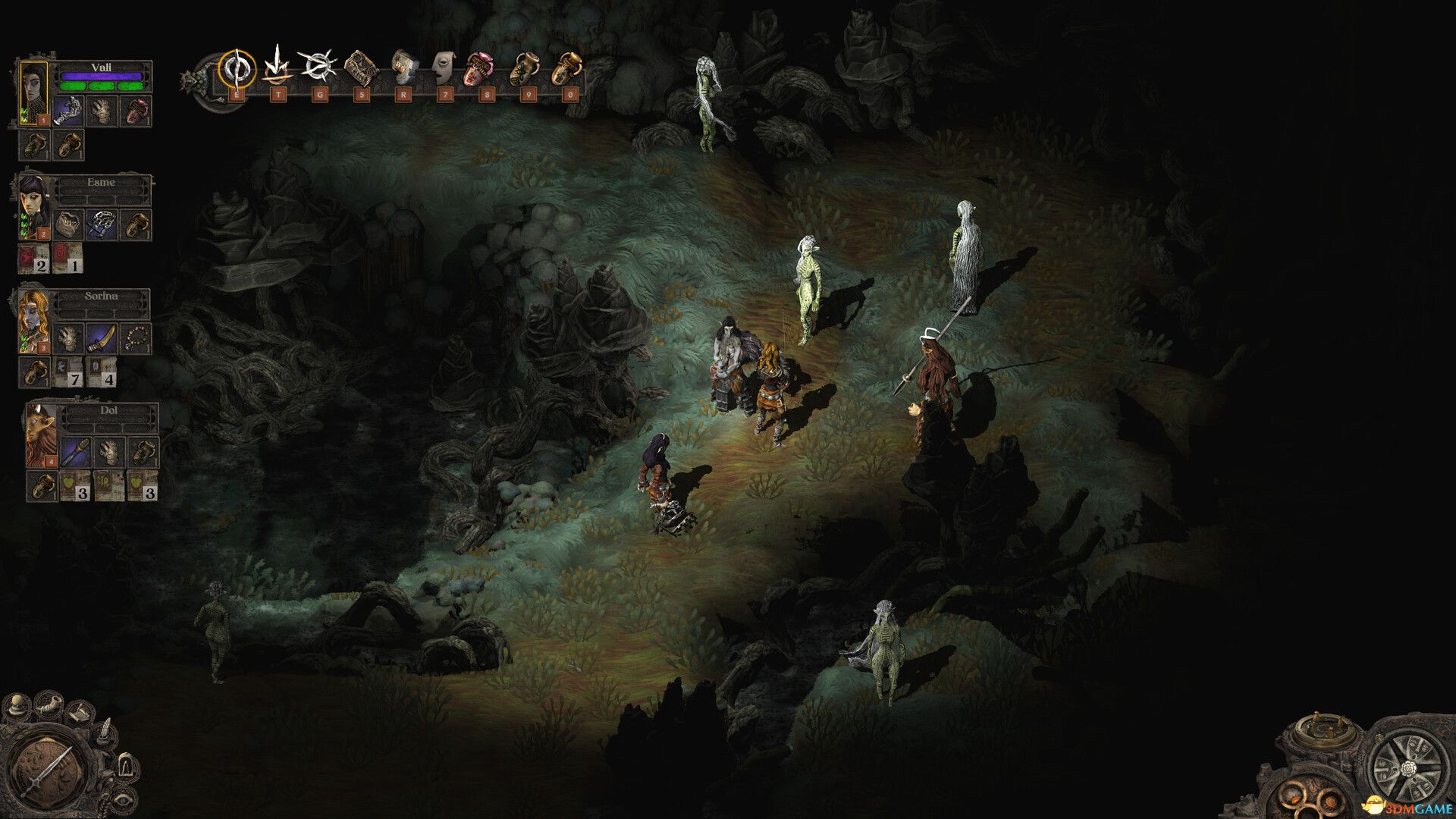Click the eye icon on the menu wheel

(x=123, y=800)
